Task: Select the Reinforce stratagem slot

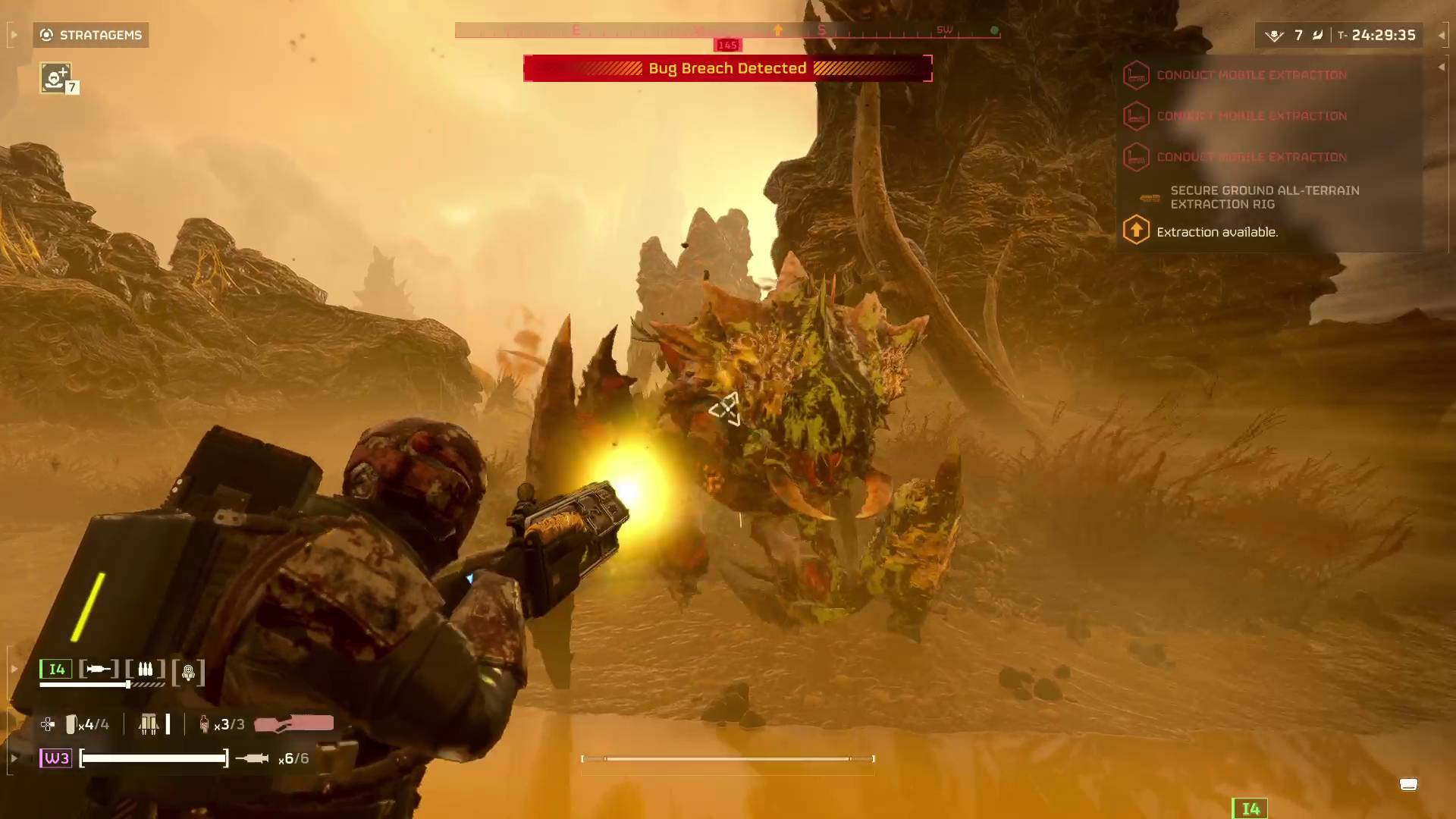Action: coord(56,77)
